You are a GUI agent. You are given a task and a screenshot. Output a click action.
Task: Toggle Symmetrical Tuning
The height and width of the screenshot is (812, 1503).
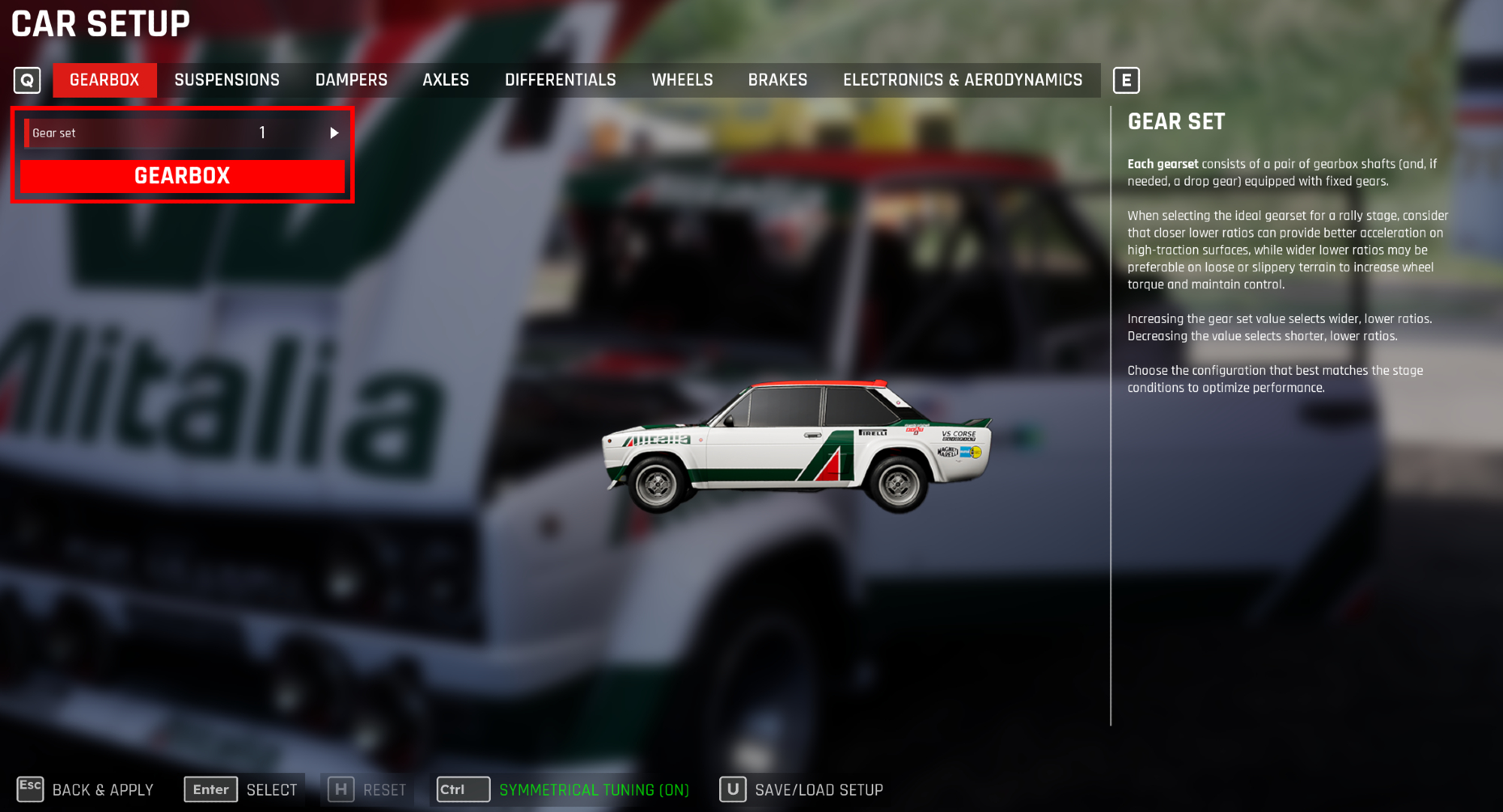[564, 789]
